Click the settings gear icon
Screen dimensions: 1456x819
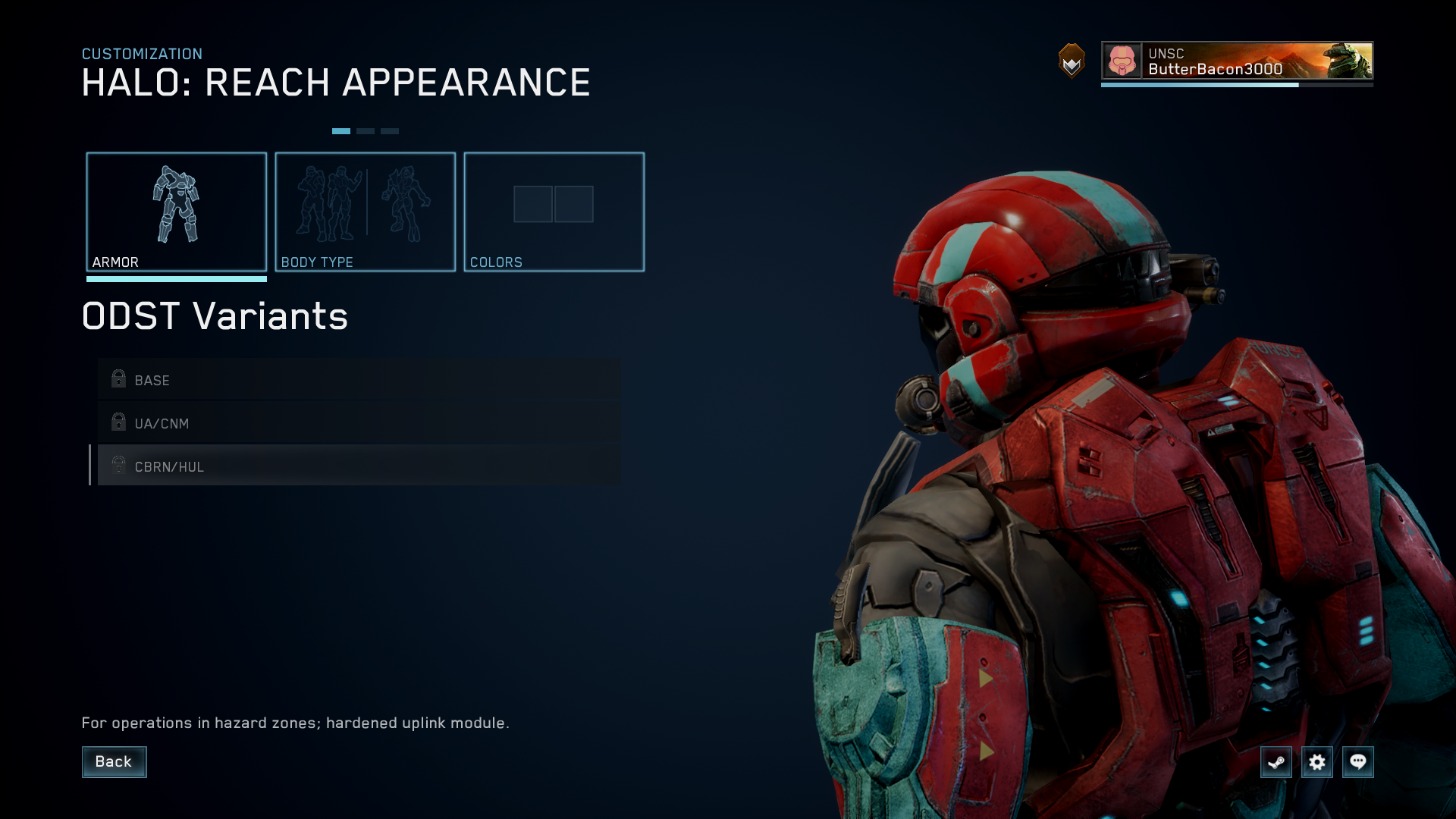(1317, 762)
